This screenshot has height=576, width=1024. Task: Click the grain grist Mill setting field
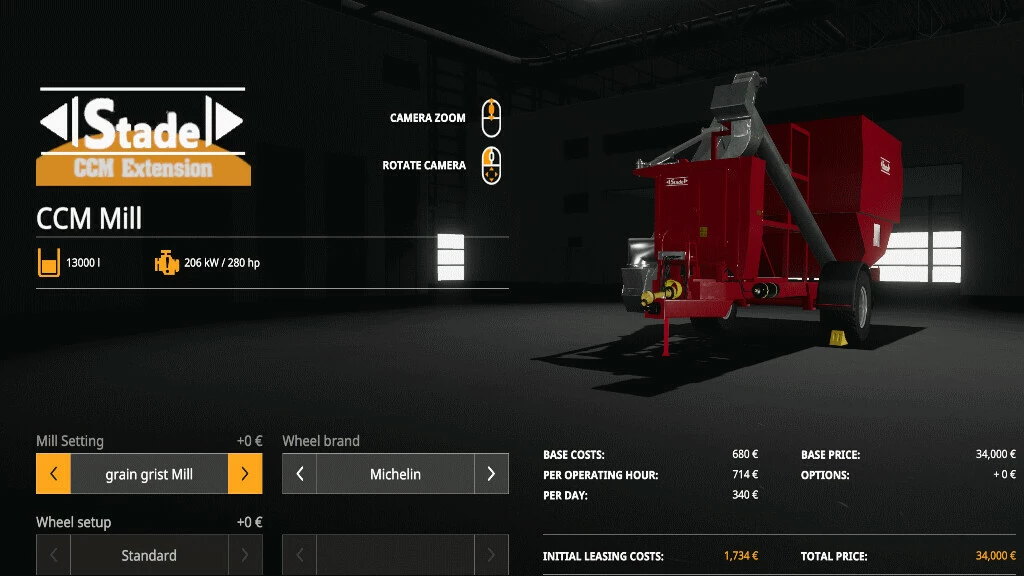coord(149,474)
